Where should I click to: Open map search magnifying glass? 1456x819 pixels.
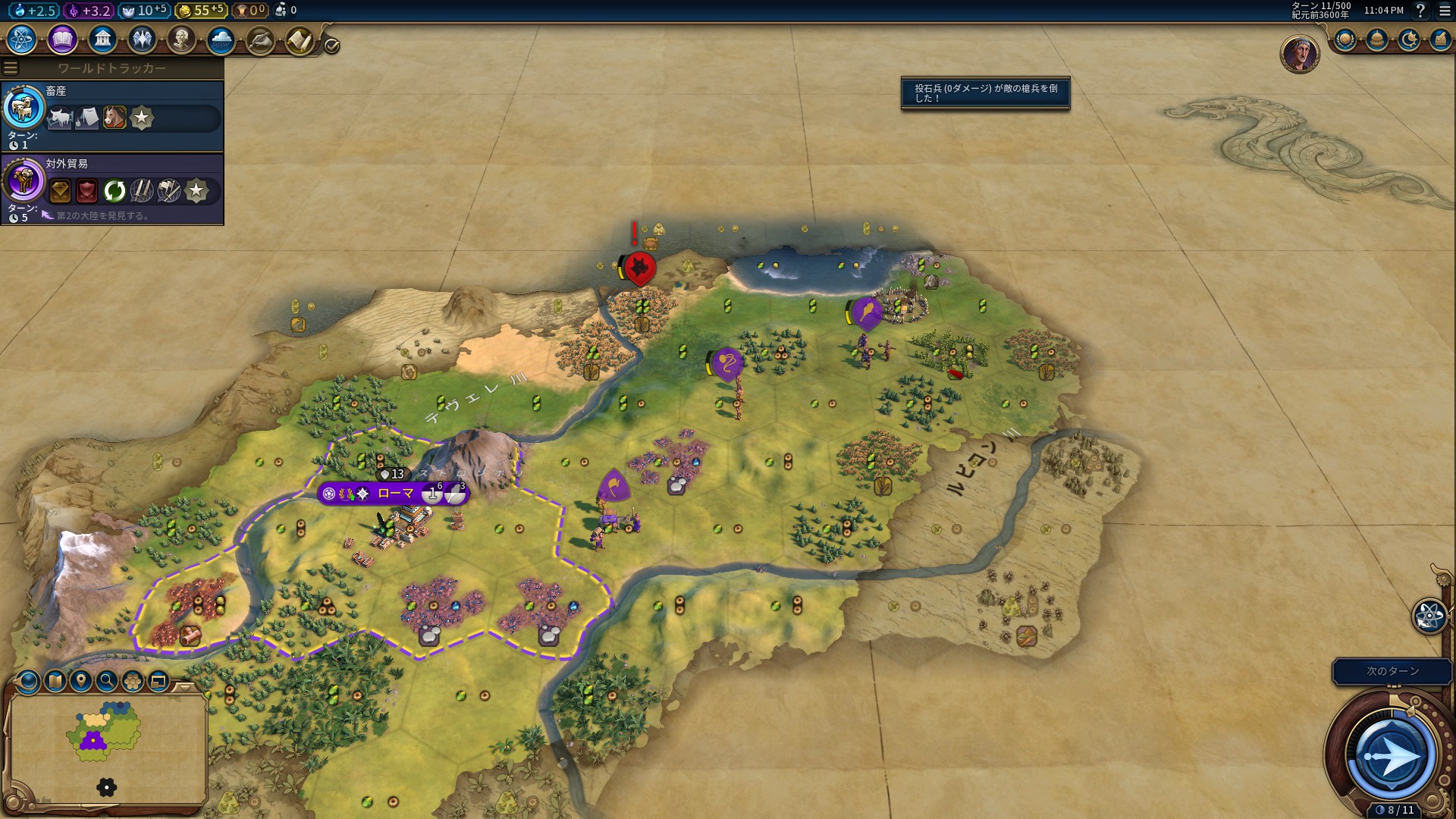(107, 681)
